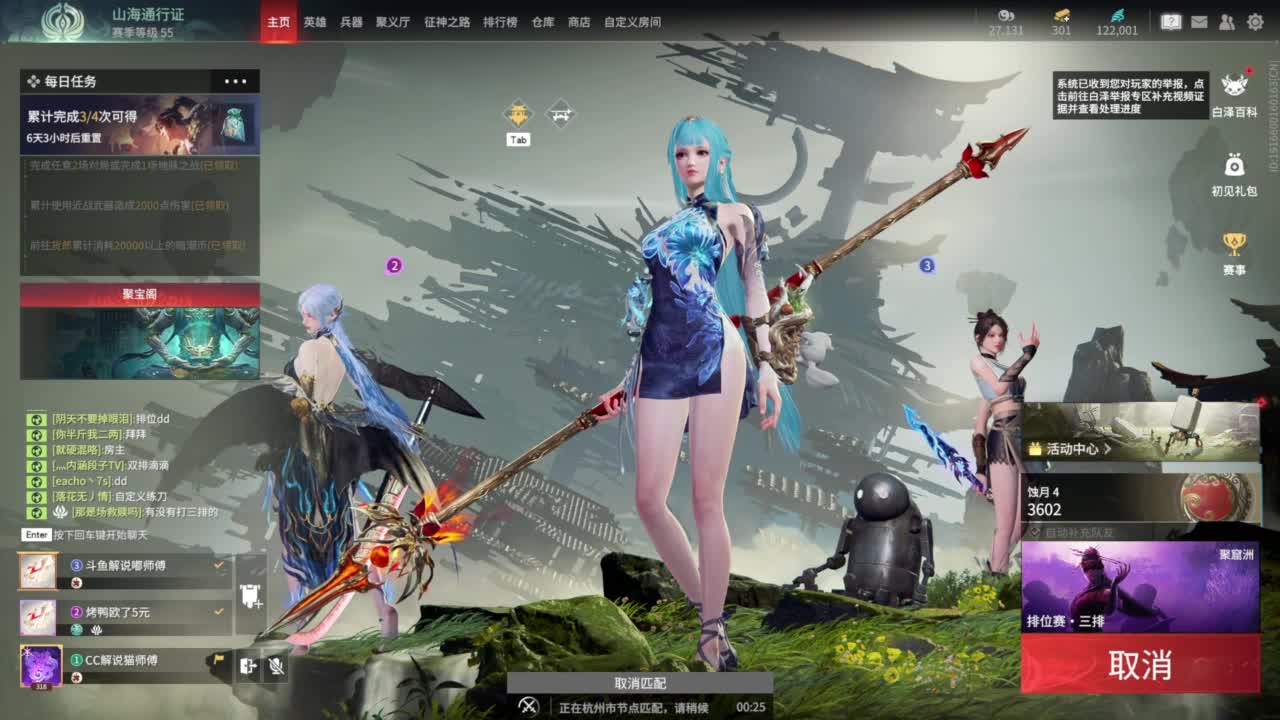Open the mail inbox icon
The height and width of the screenshot is (720, 1280).
(x=1200, y=22)
